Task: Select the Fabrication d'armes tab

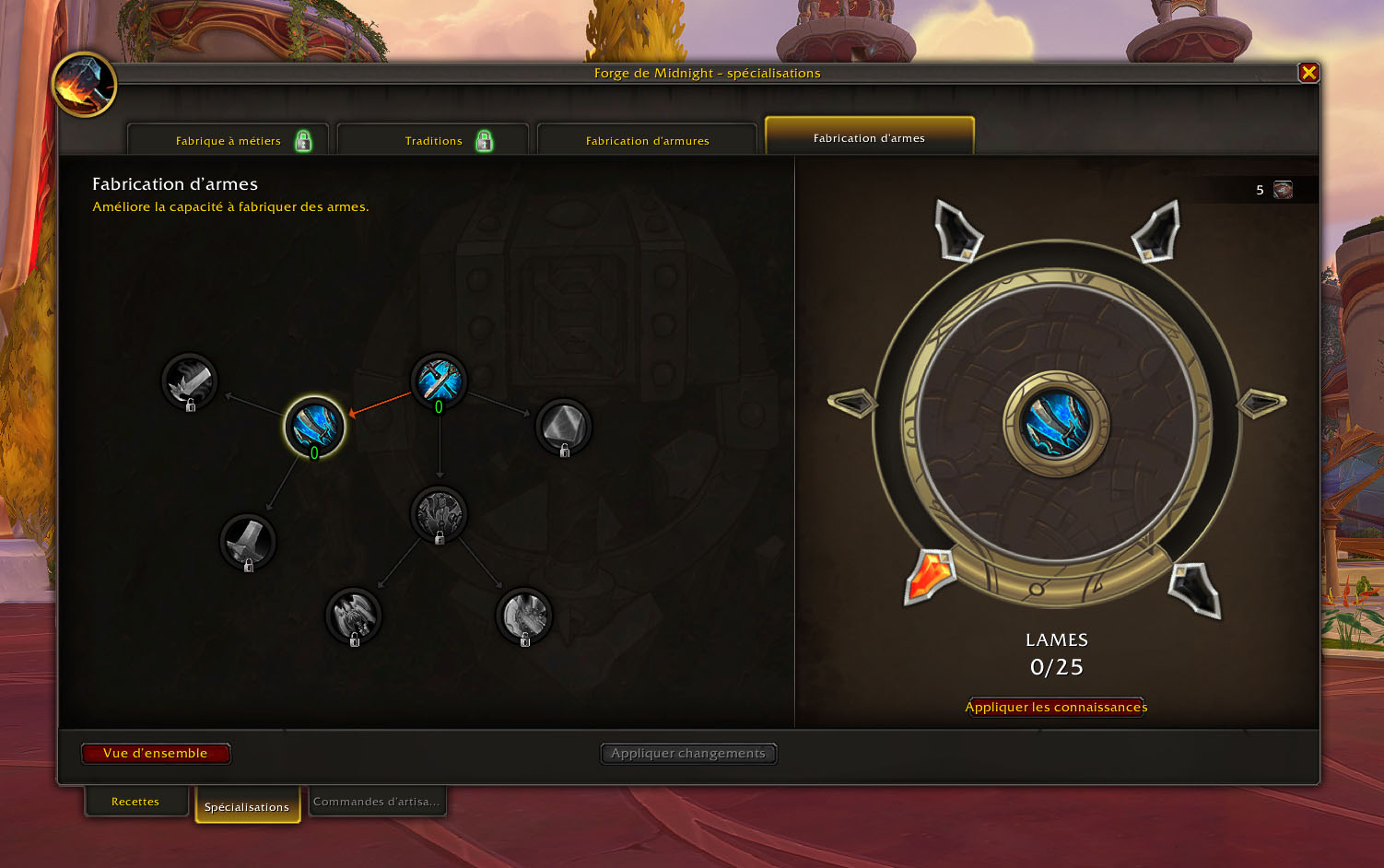Action: [x=869, y=138]
